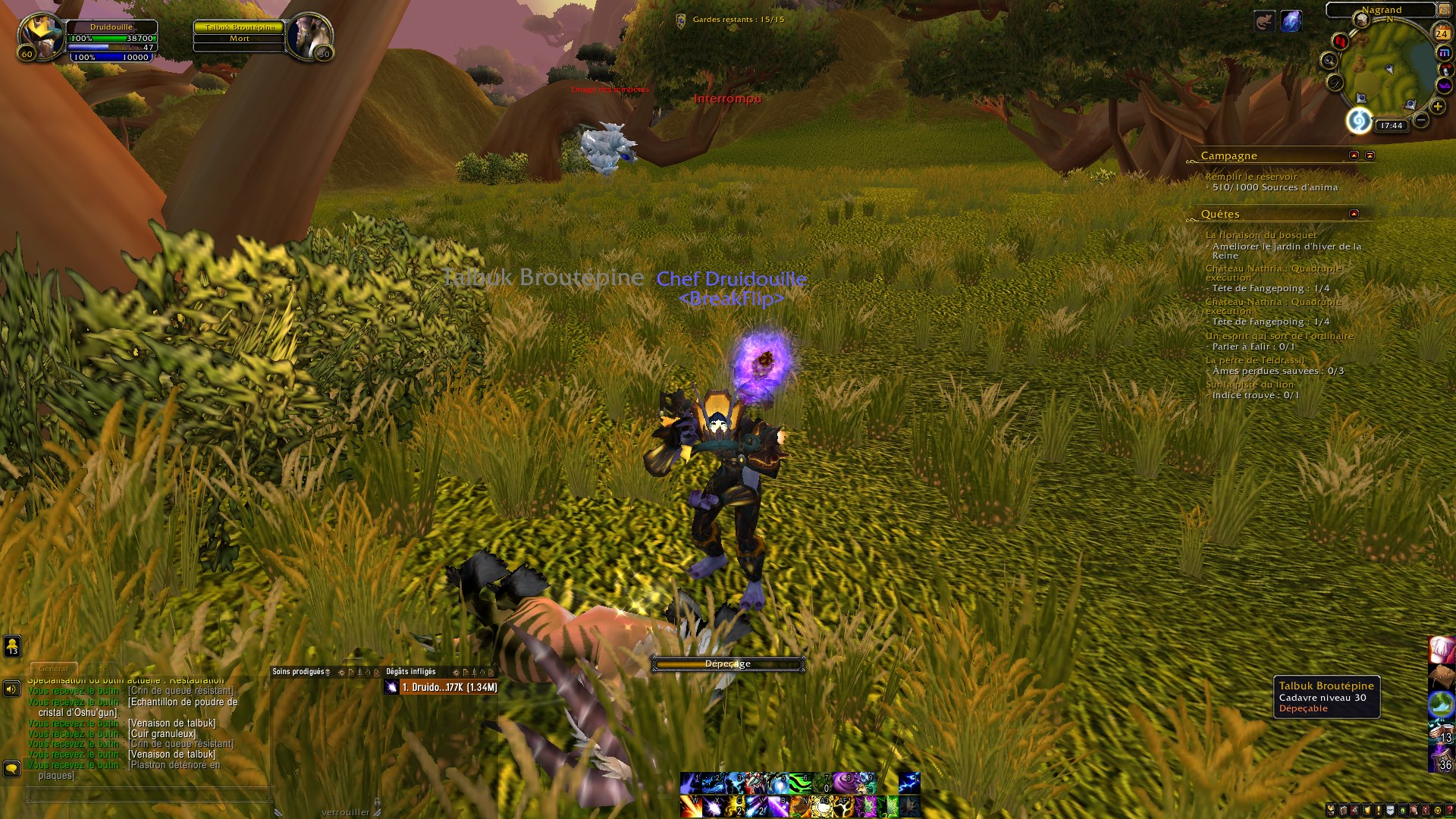1456x819 pixels.
Task: Click the Dépeçage cast progress bar
Action: pyautogui.click(x=728, y=663)
